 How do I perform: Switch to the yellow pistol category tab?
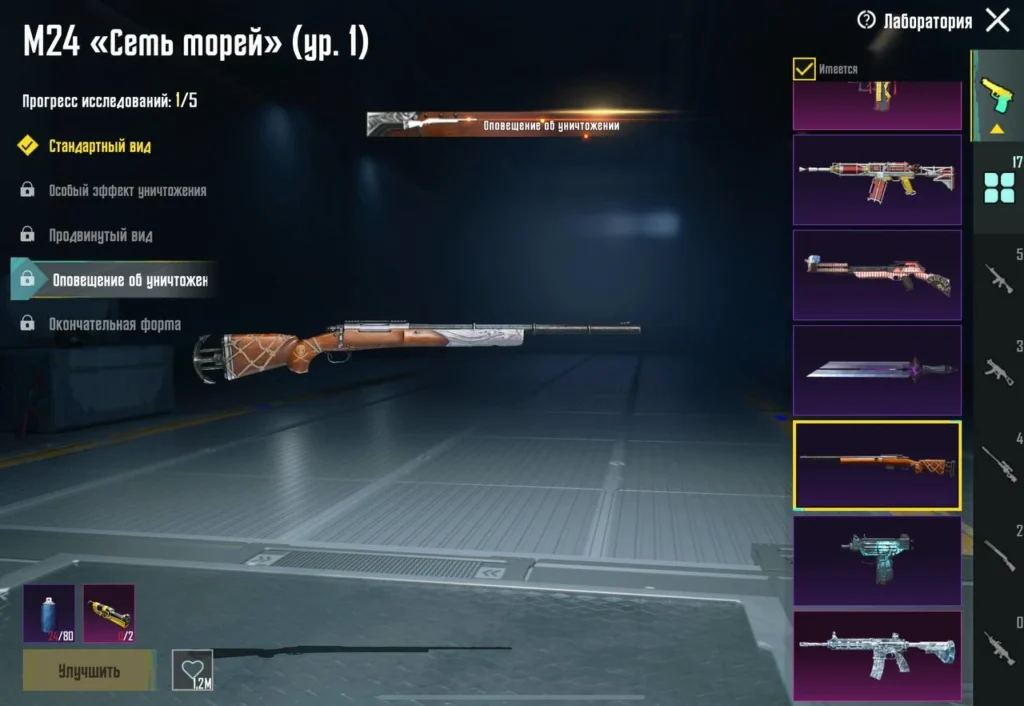click(997, 97)
